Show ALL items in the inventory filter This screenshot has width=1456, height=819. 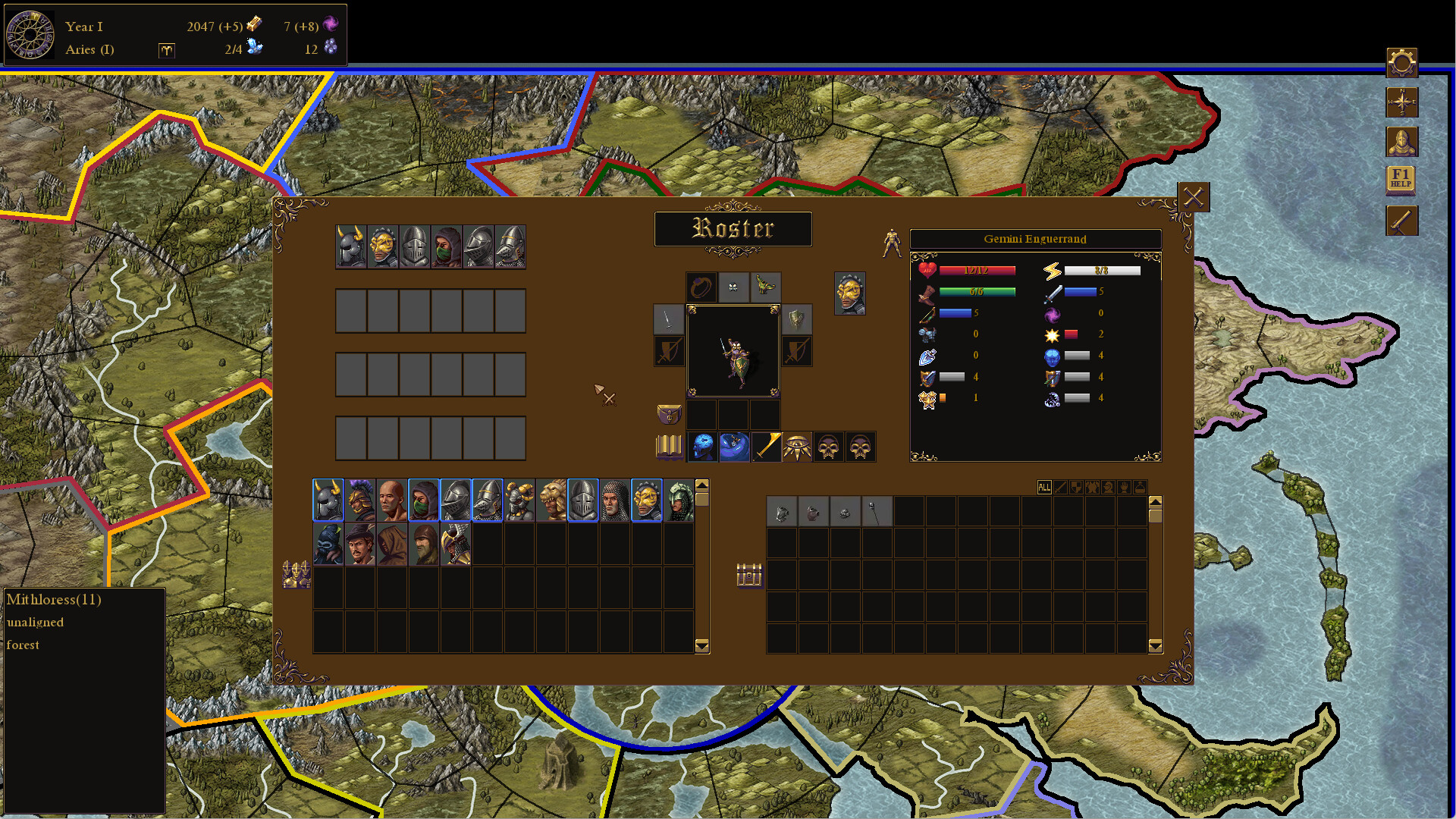point(1044,488)
